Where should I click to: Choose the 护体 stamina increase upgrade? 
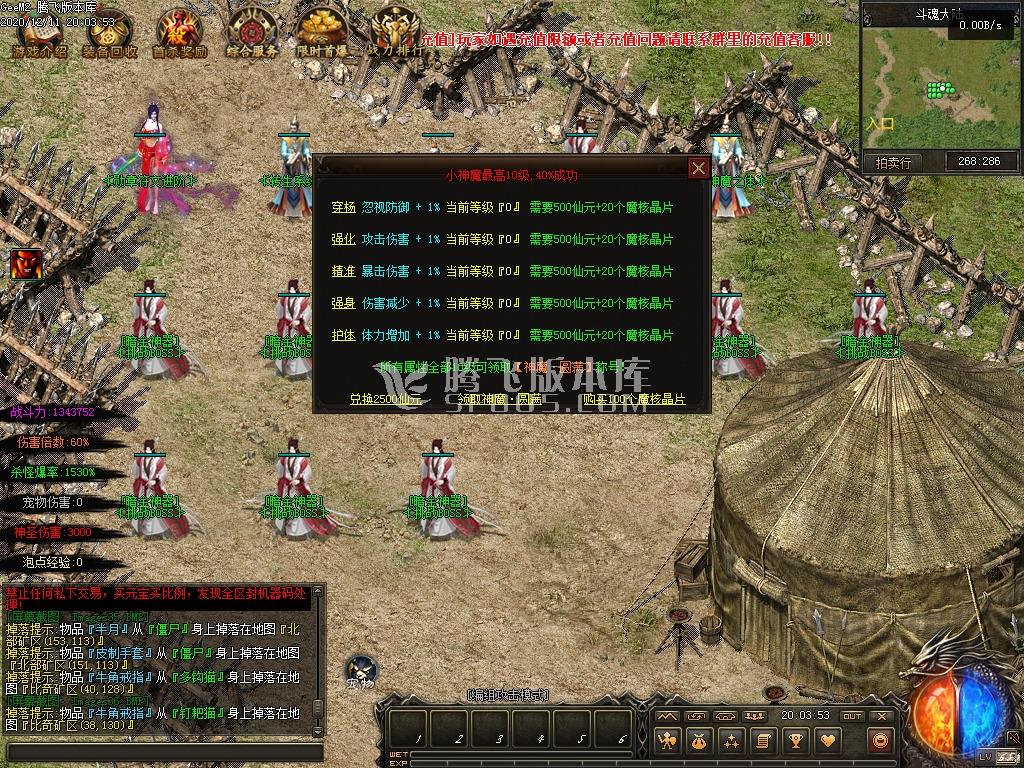click(x=343, y=335)
